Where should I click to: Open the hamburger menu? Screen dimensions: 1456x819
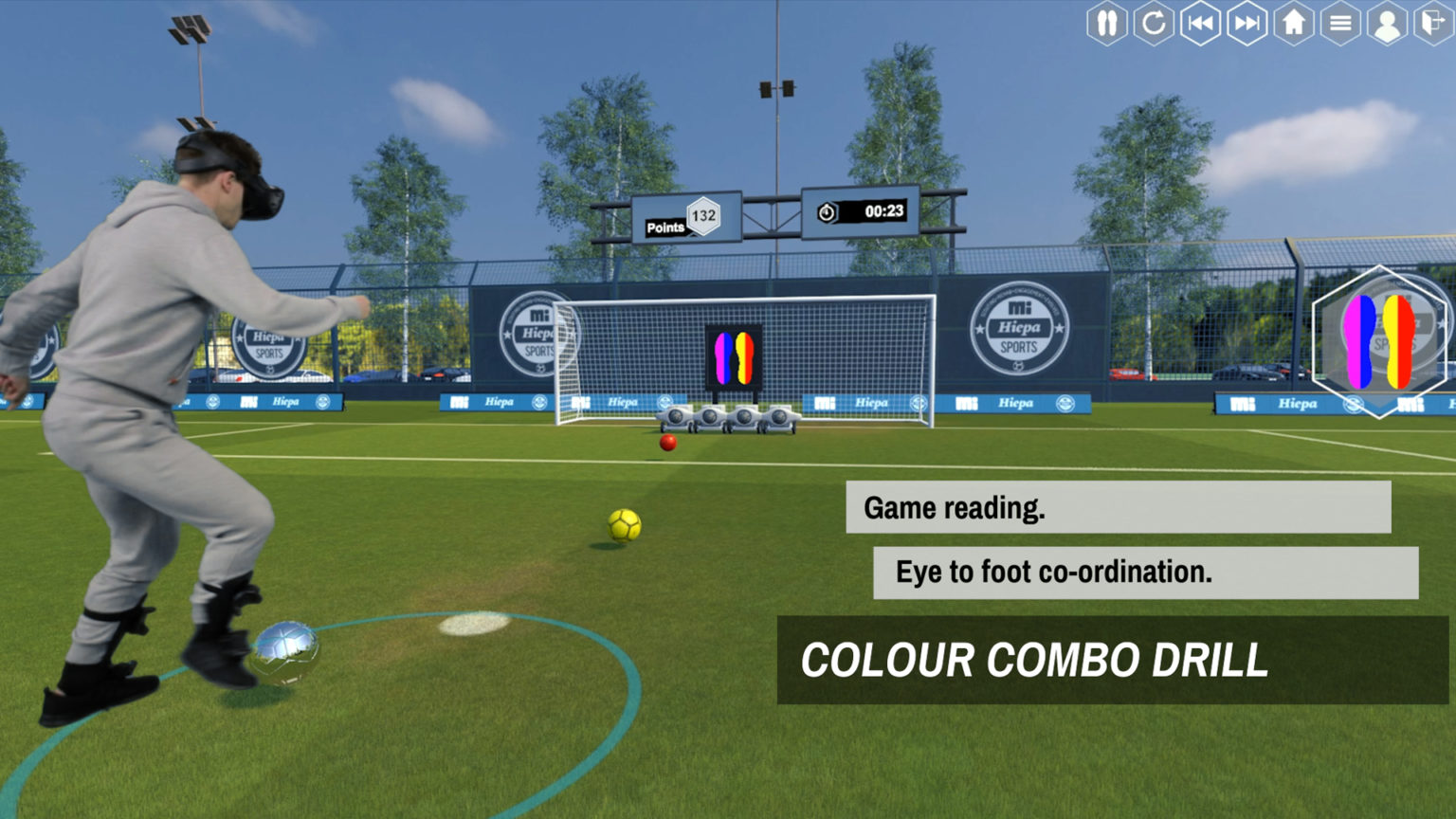click(1340, 23)
